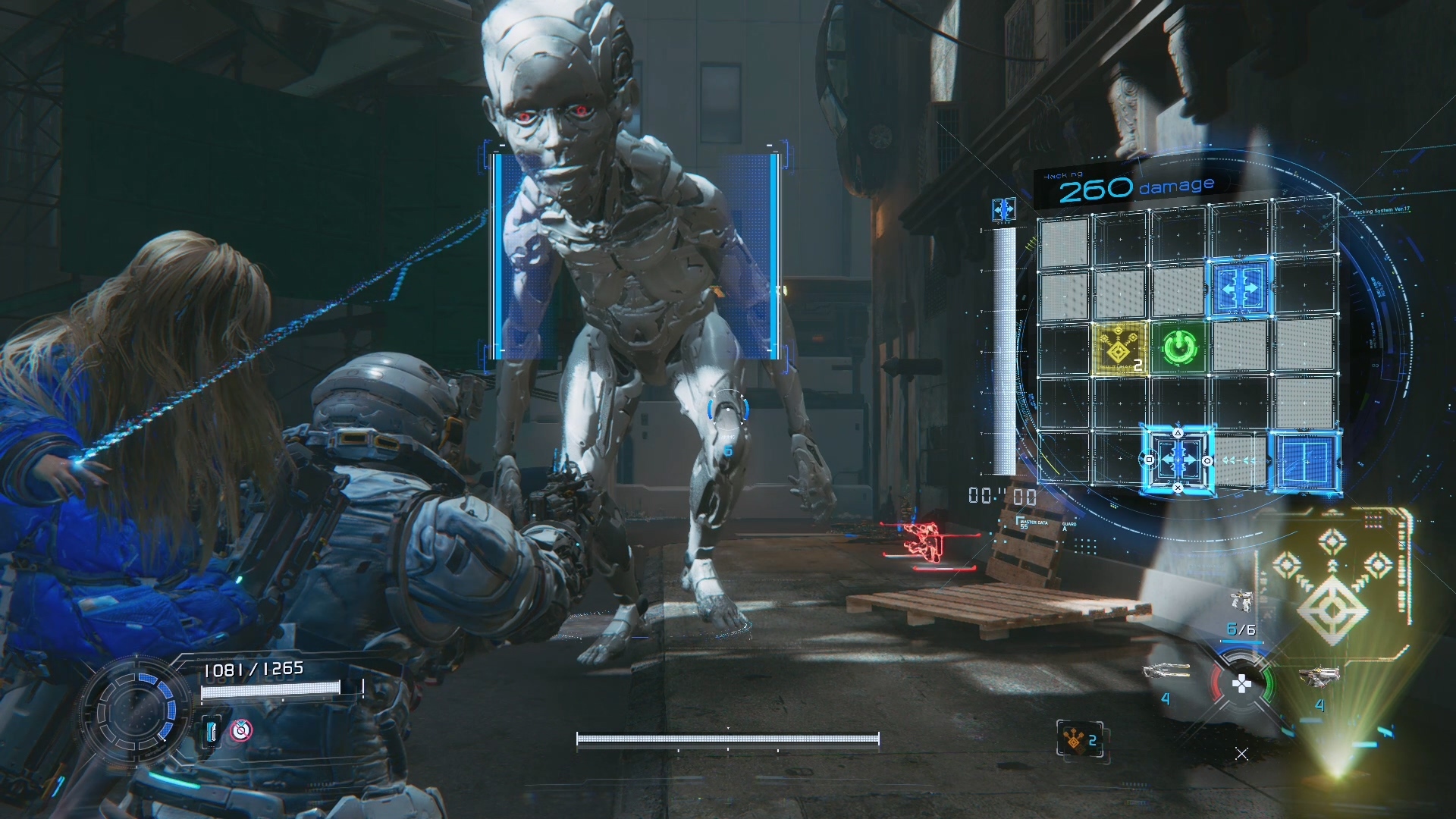Screen dimensions: 1456x819
Task: Select the green power goal tile
Action: tap(1178, 347)
